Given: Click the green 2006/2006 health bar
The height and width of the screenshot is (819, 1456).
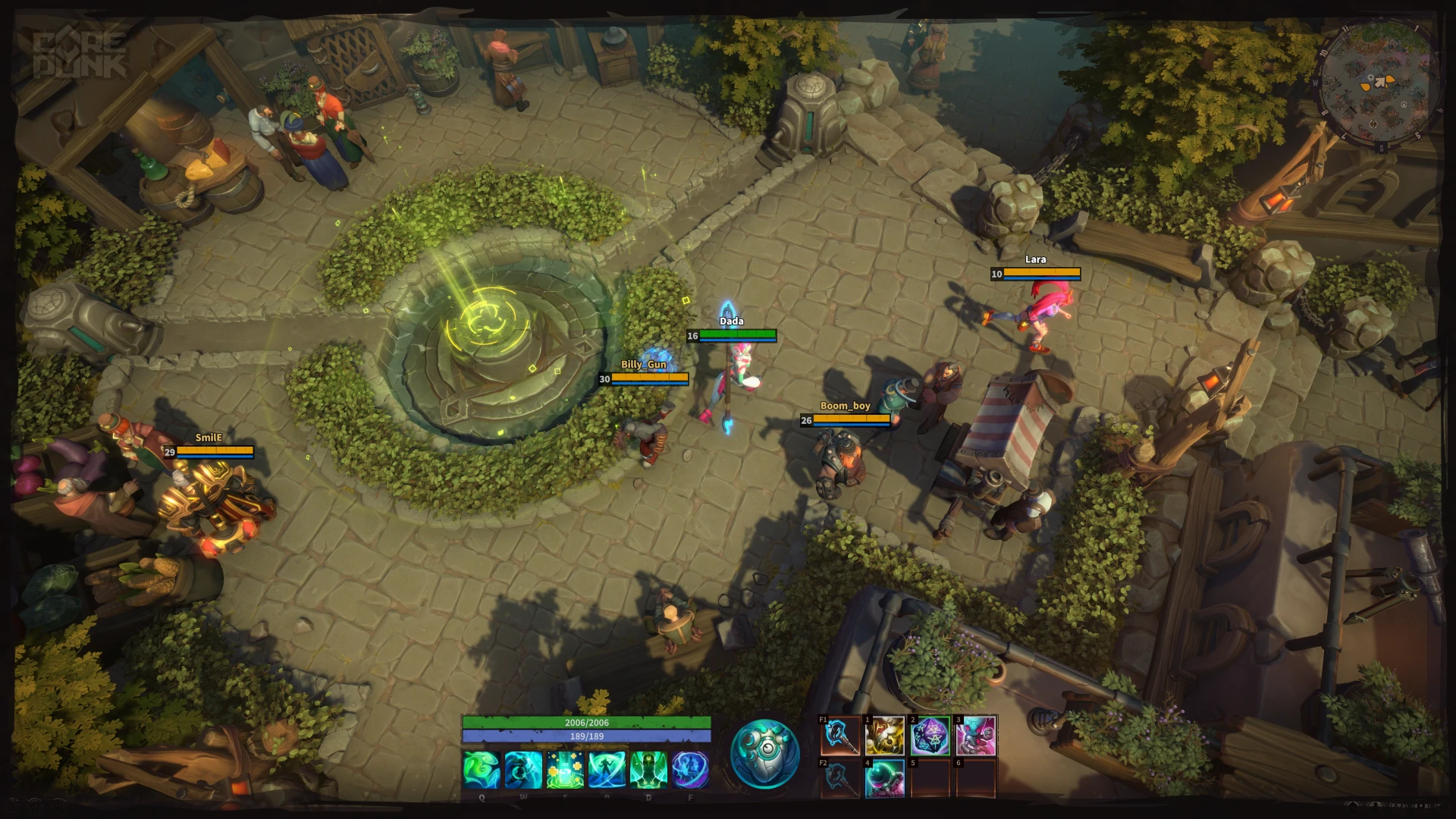Looking at the screenshot, I should 586,723.
